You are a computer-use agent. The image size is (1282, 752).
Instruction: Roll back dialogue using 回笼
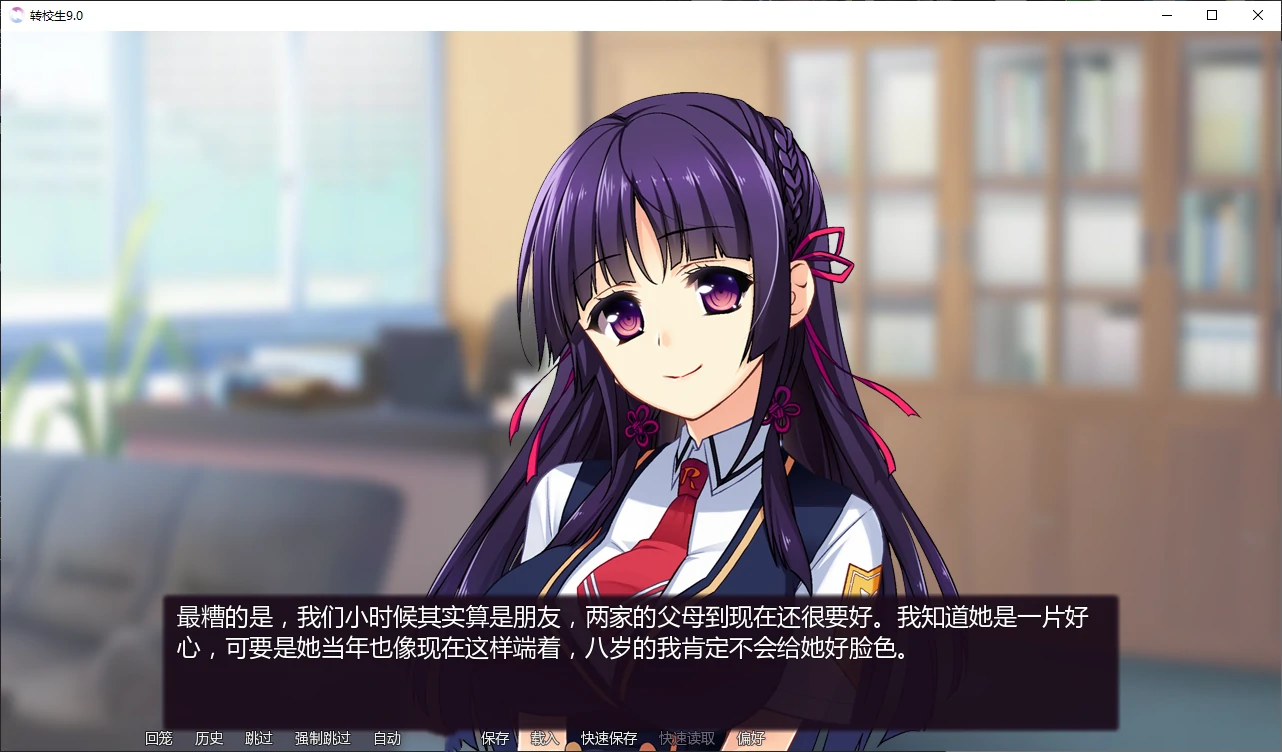157,738
